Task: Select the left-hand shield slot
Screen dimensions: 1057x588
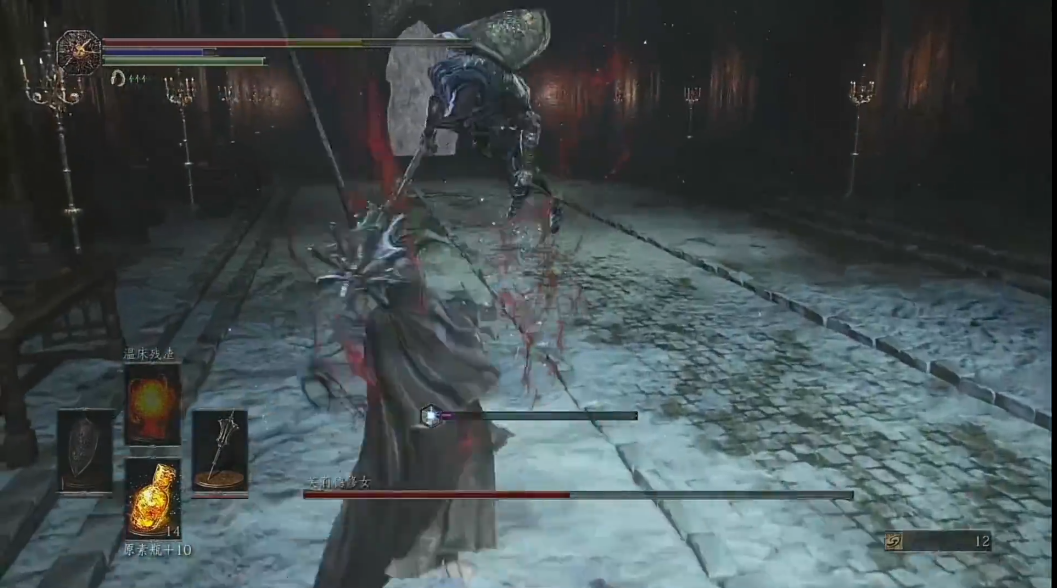Action: pos(86,451)
